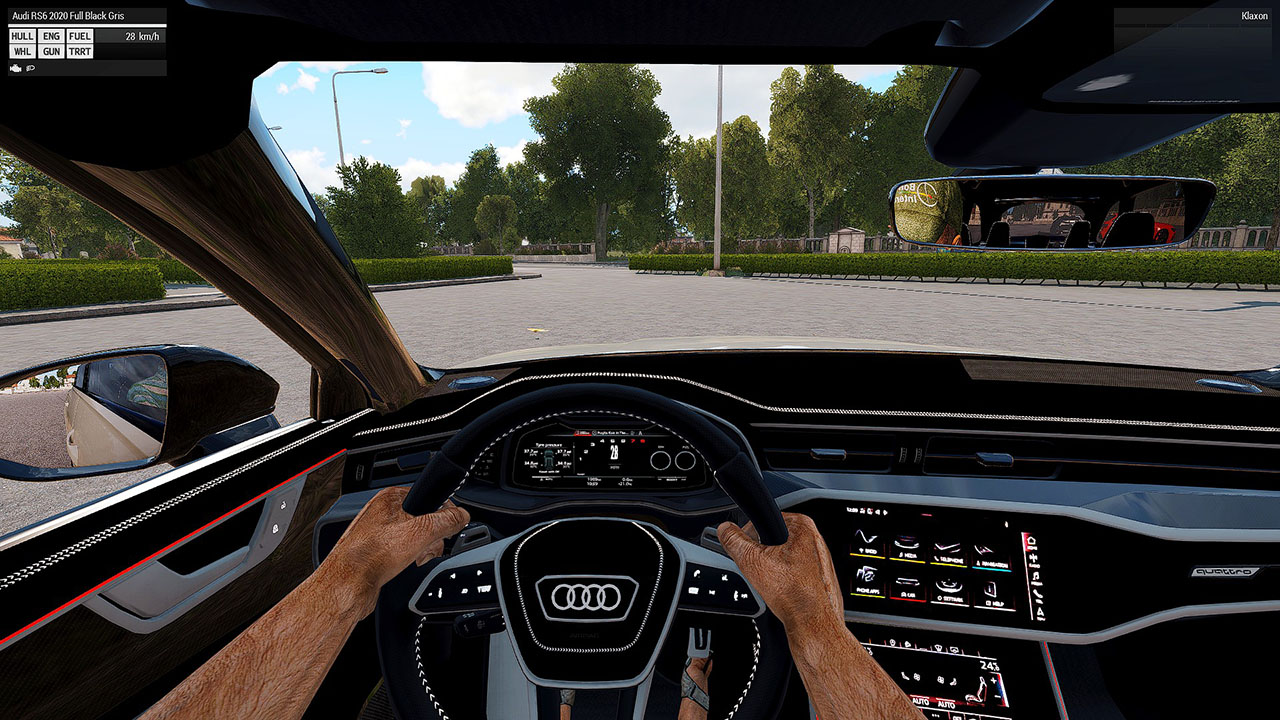Select the ENG status indicator
Screen dimensions: 1280x720
52,36
